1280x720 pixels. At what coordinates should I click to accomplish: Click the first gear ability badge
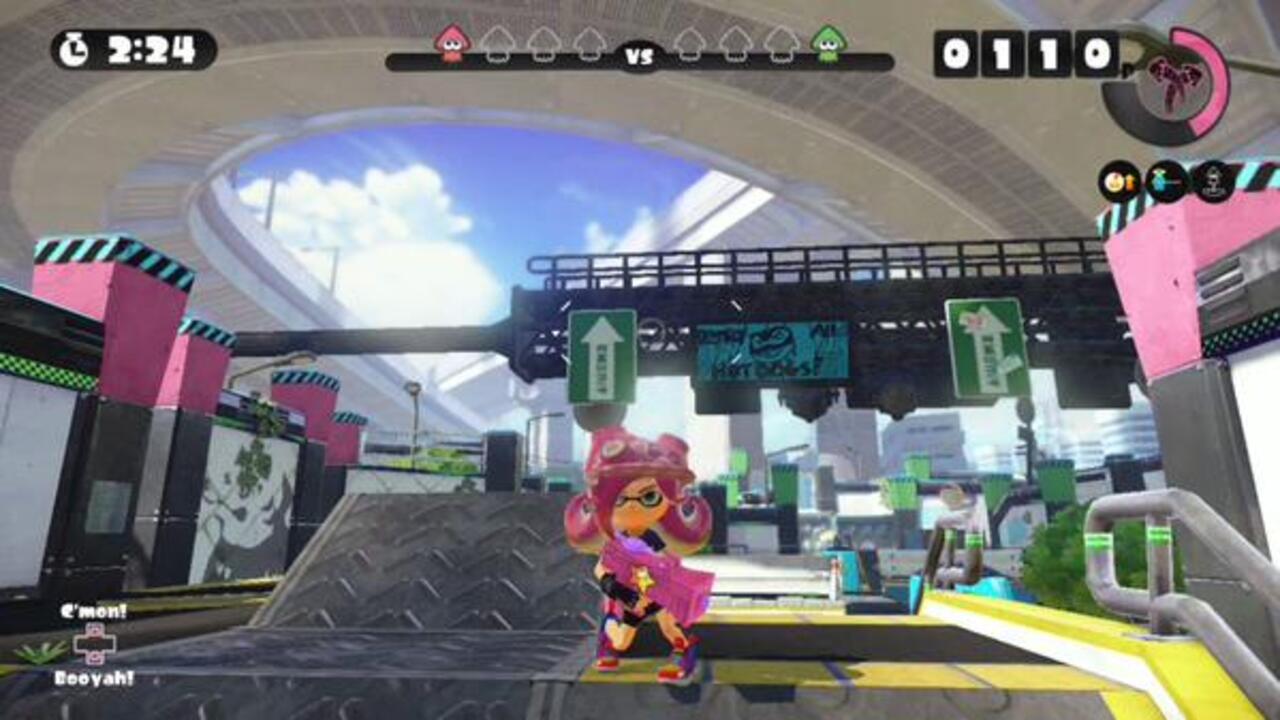[1117, 180]
